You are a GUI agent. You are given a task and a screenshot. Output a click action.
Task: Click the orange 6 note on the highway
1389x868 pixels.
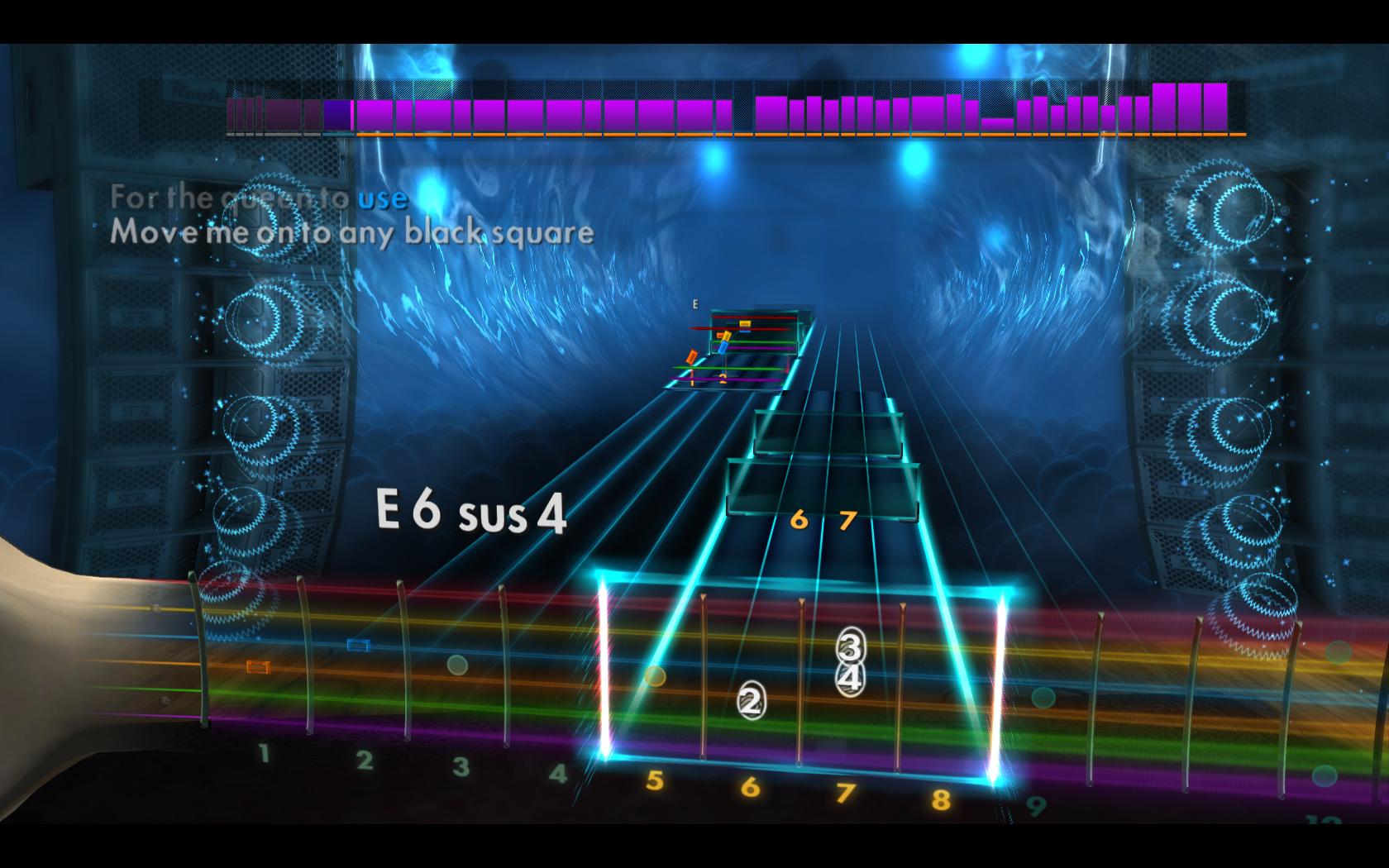coord(799,521)
